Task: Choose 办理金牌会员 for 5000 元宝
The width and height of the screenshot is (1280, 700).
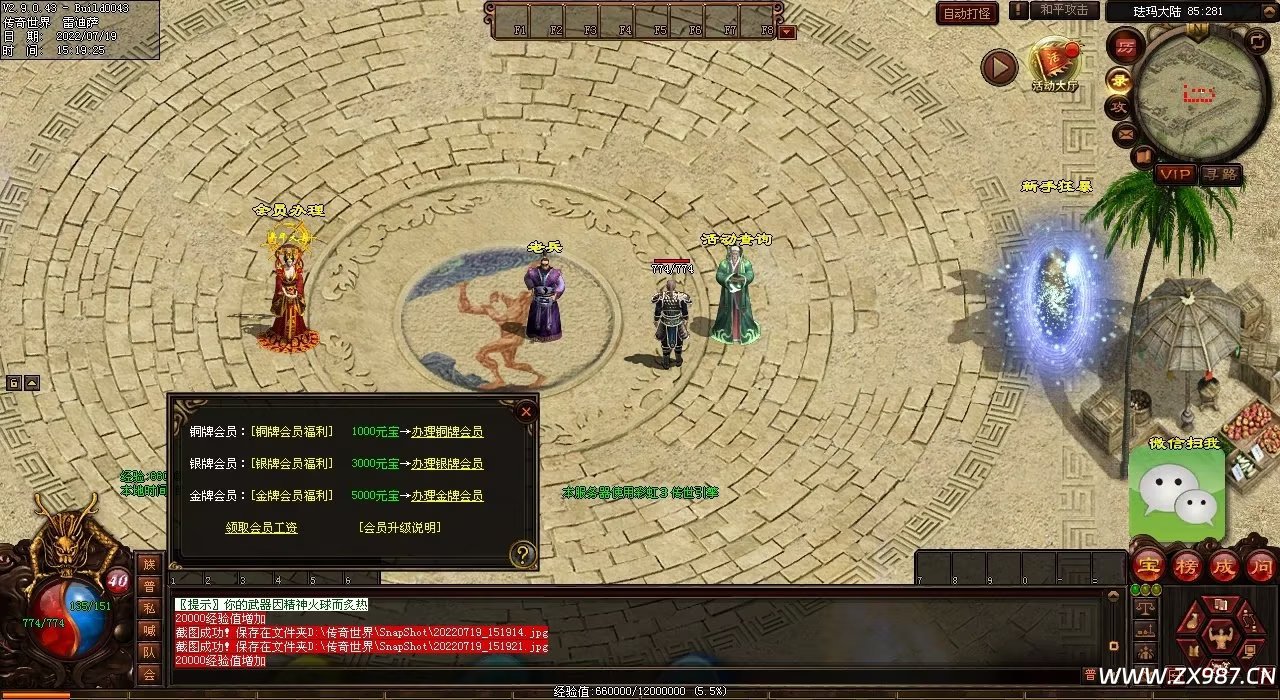Action: (x=447, y=496)
